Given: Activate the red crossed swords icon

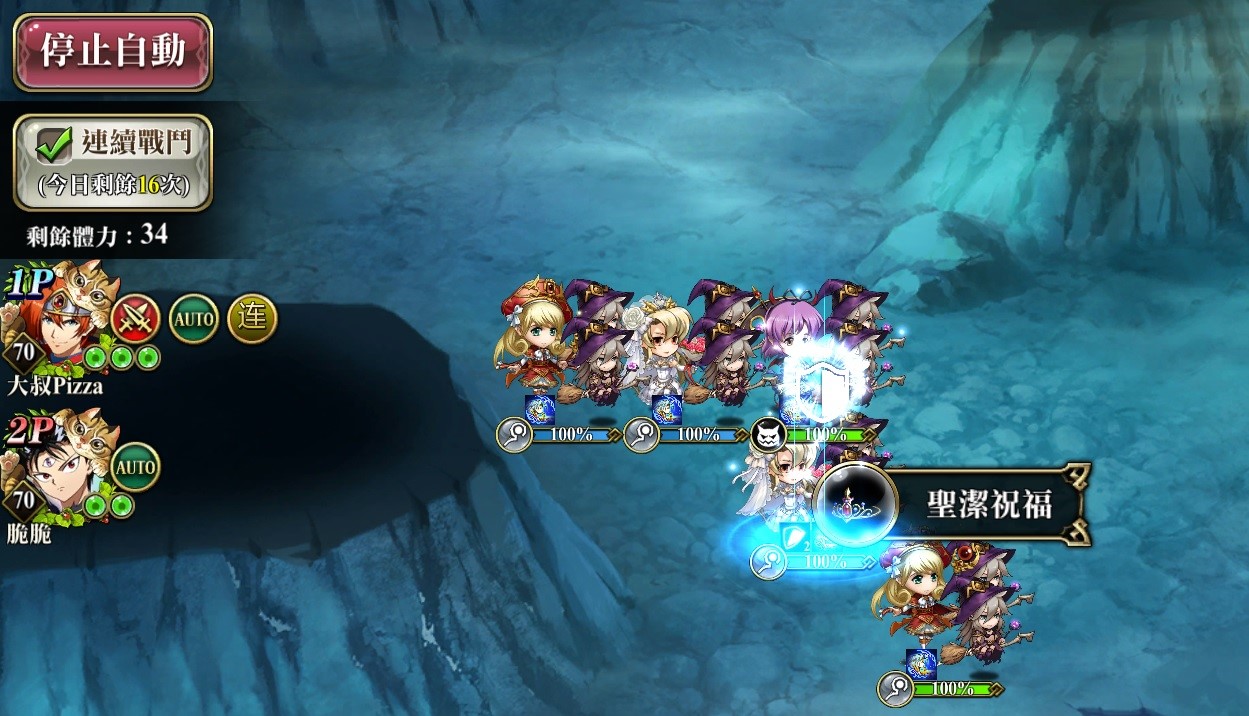Looking at the screenshot, I should (135, 320).
